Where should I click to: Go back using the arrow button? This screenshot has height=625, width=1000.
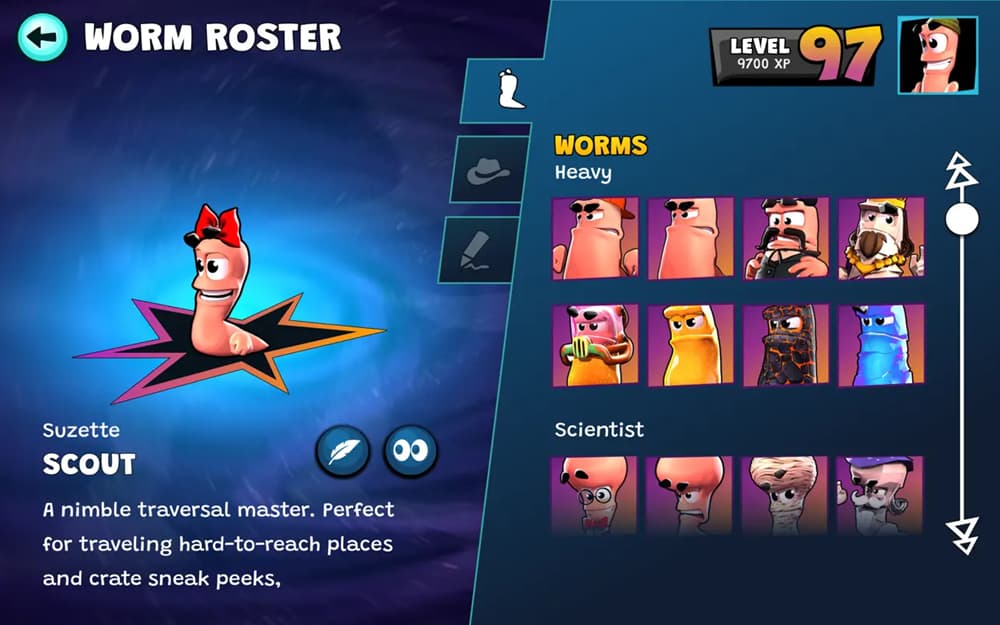tap(42, 38)
